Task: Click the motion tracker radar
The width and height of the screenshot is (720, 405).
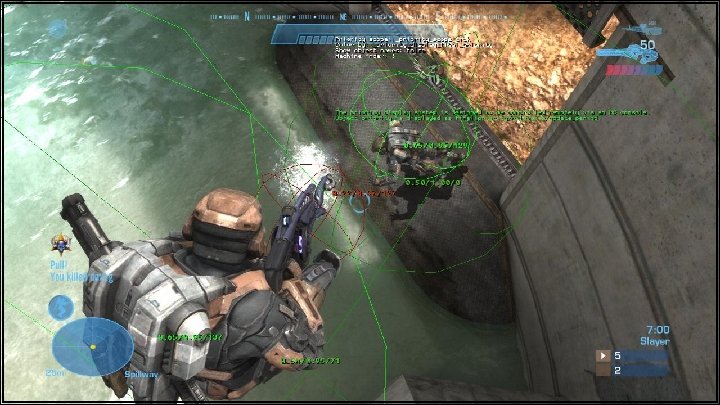Action: coord(92,346)
